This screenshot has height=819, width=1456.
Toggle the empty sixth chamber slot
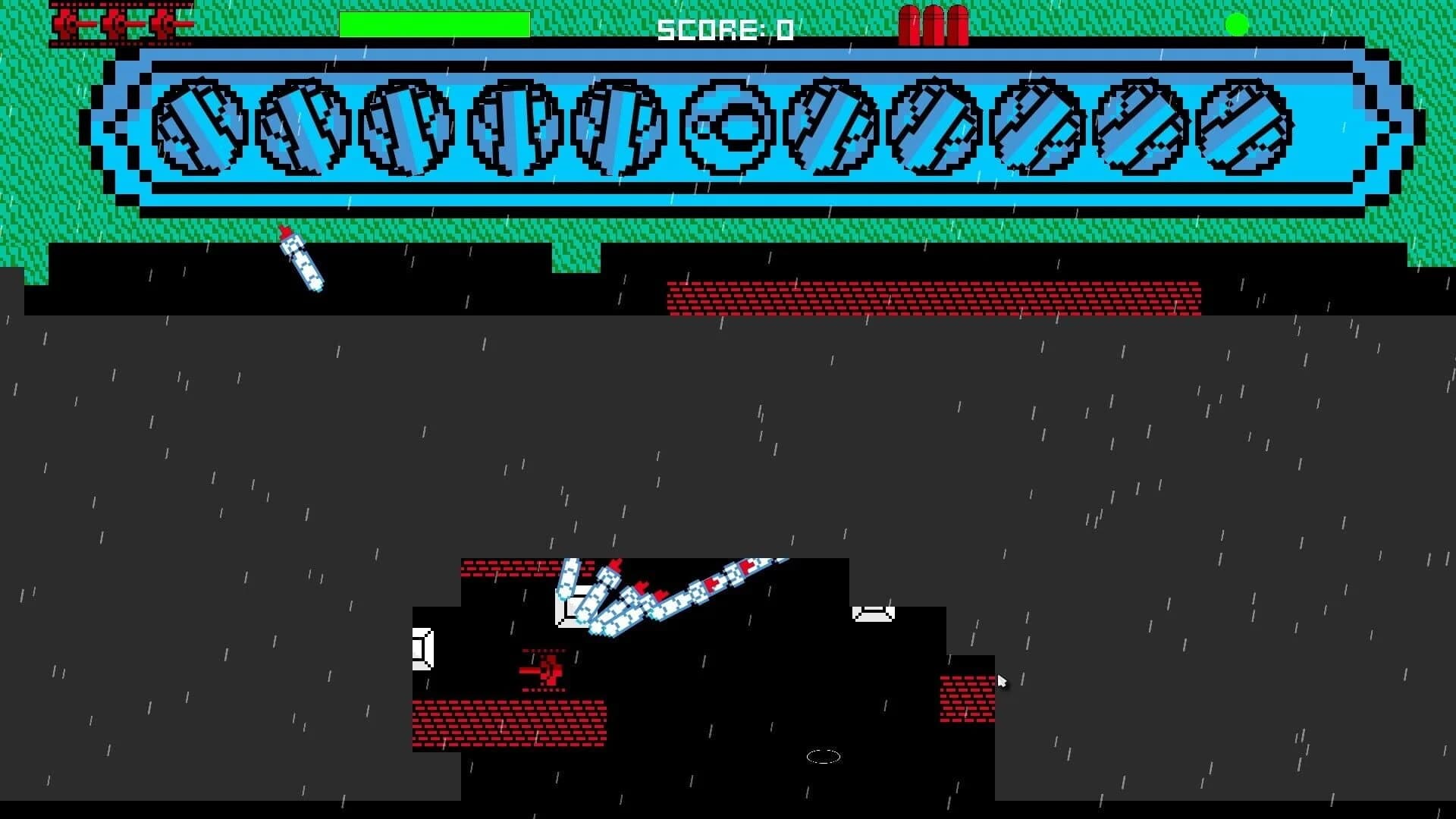tap(723, 125)
